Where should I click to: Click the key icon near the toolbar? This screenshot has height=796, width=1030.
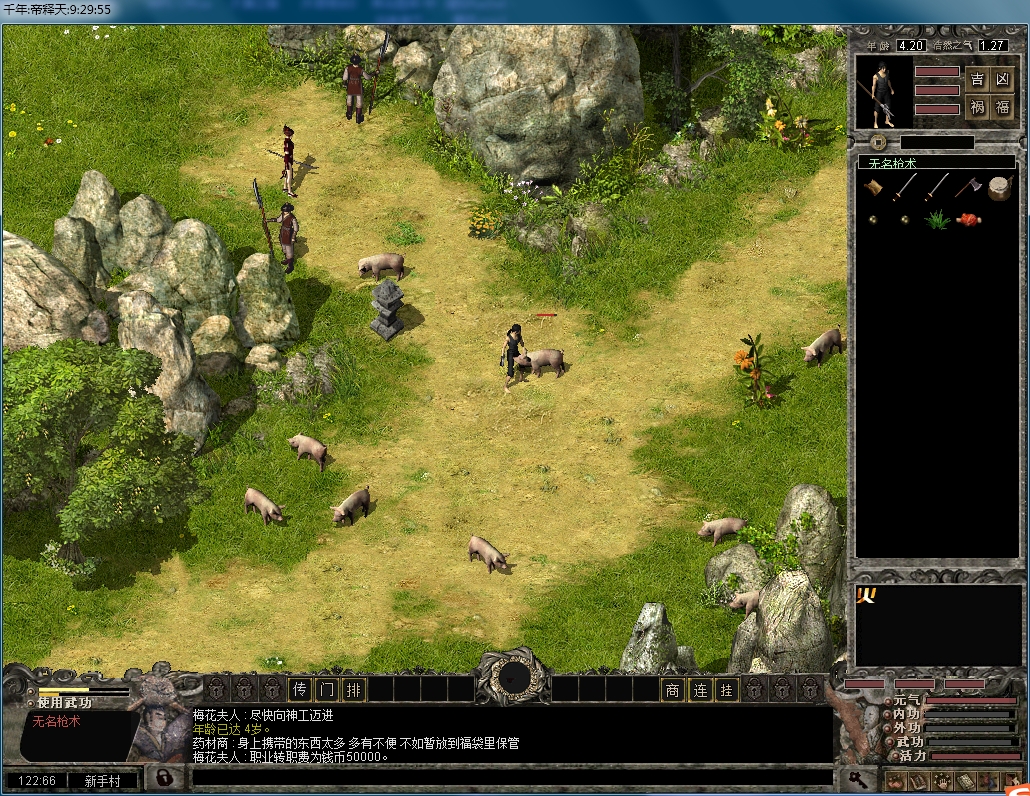coord(857,777)
